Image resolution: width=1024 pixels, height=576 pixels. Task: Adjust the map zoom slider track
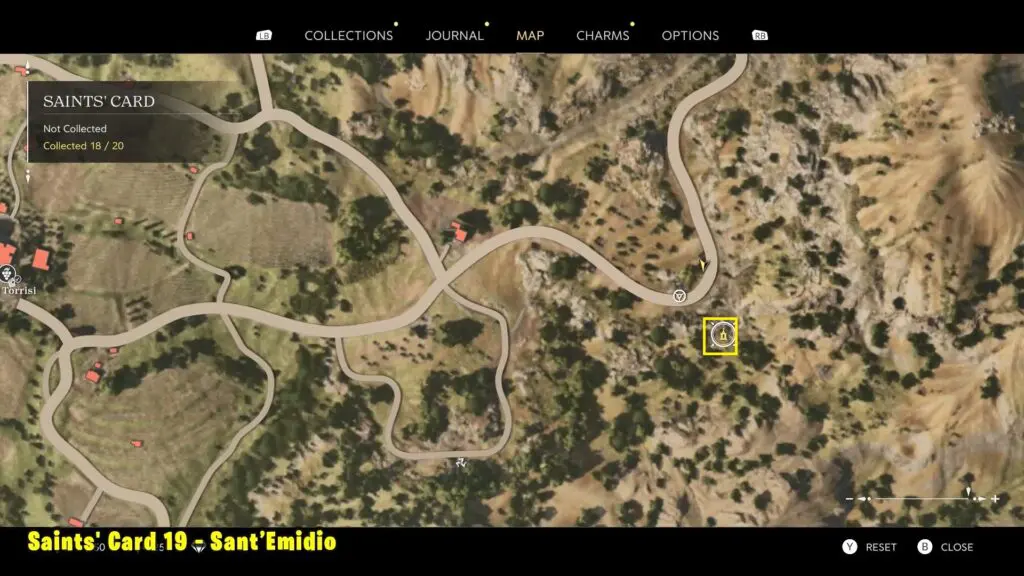pos(920,498)
